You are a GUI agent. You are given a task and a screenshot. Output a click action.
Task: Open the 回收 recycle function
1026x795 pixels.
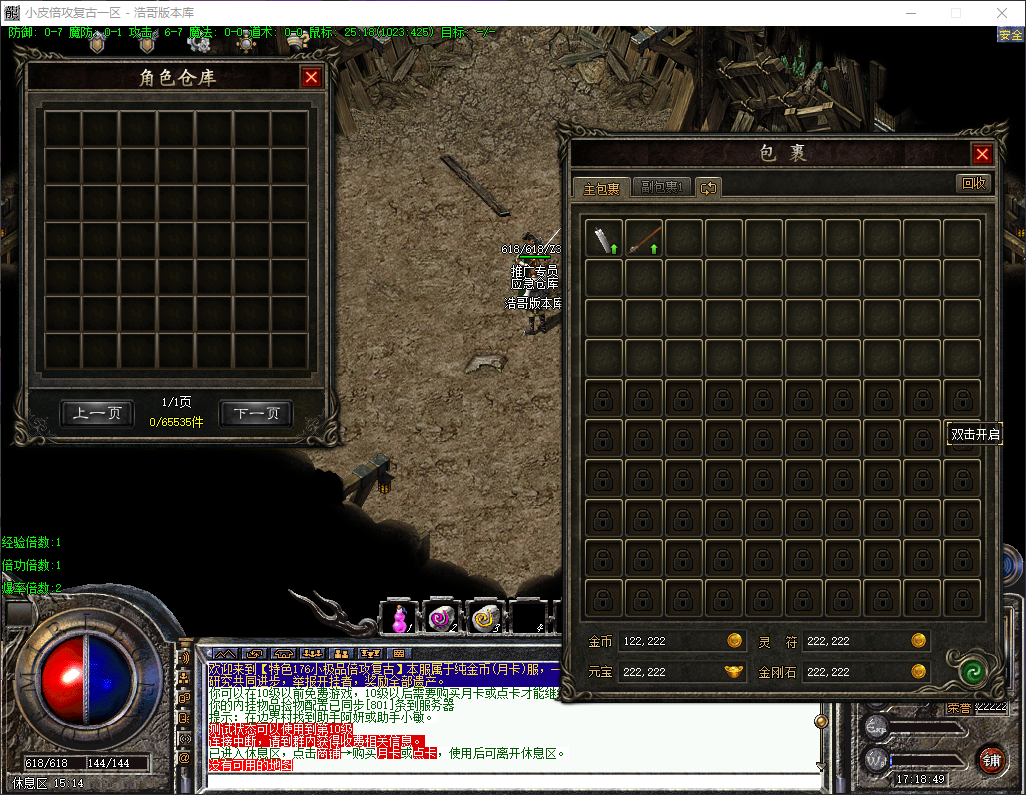pos(973,183)
